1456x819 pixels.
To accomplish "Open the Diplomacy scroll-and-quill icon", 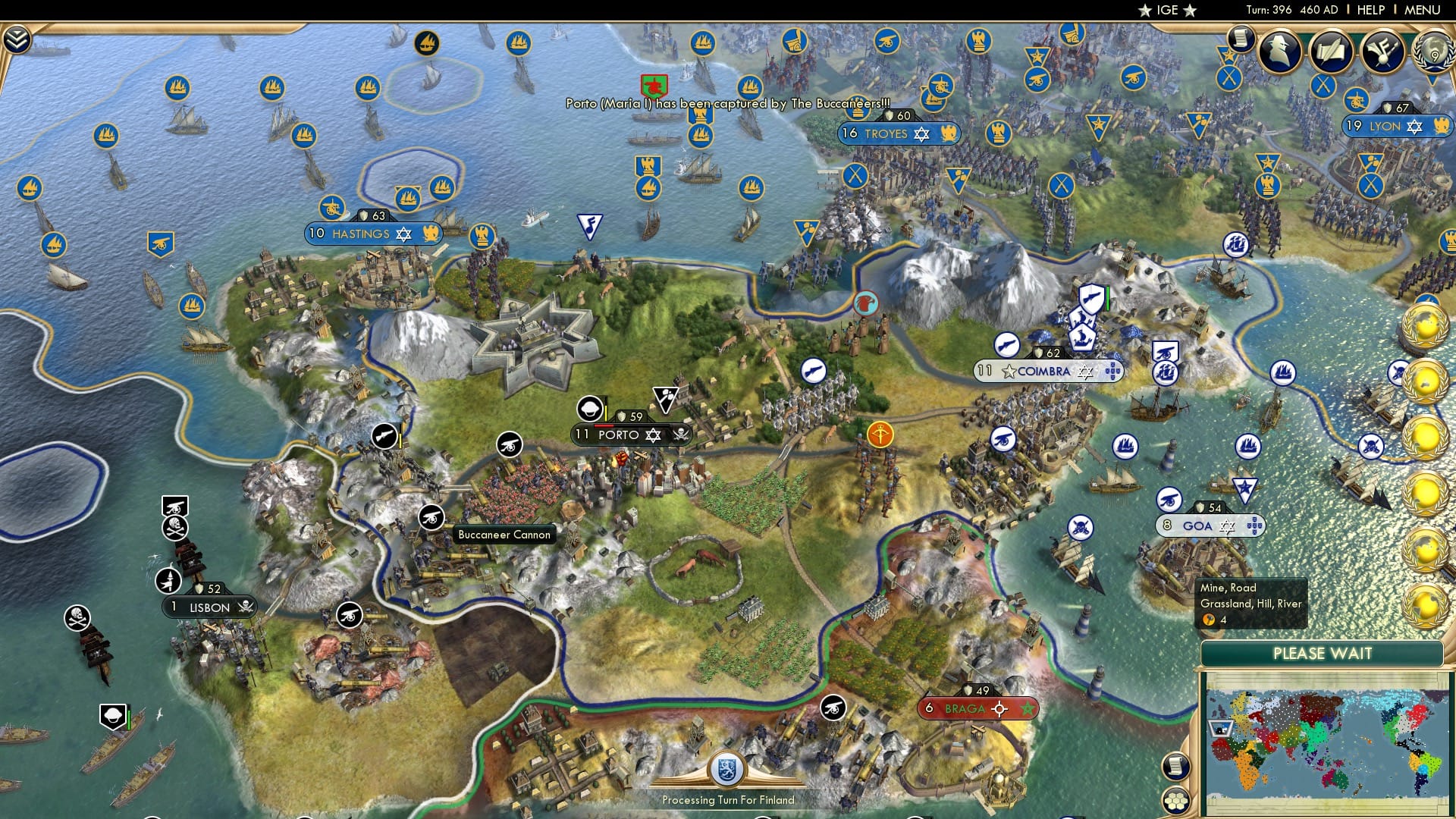I will coord(1332,52).
